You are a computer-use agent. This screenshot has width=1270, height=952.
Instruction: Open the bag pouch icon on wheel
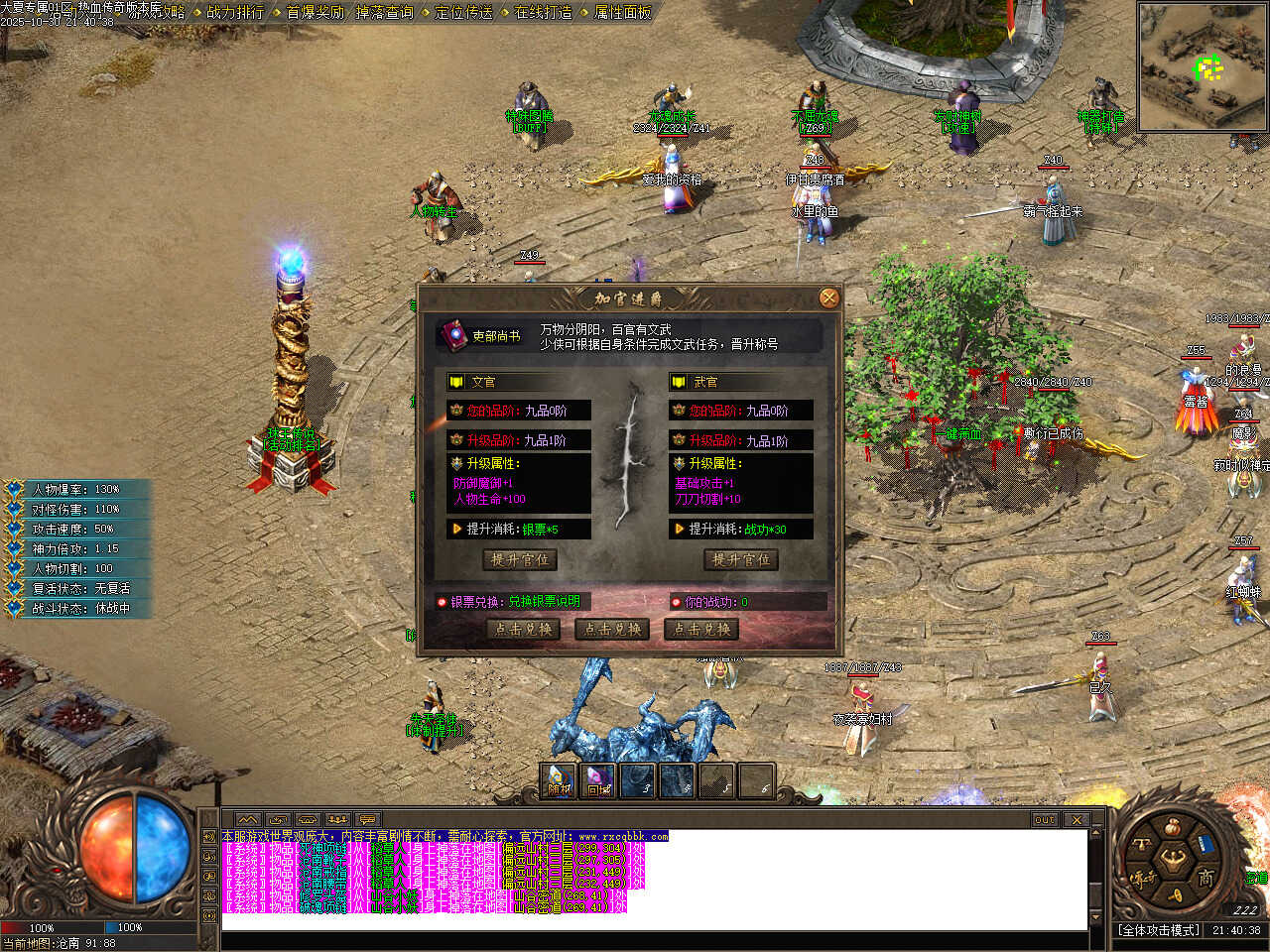tap(1172, 828)
